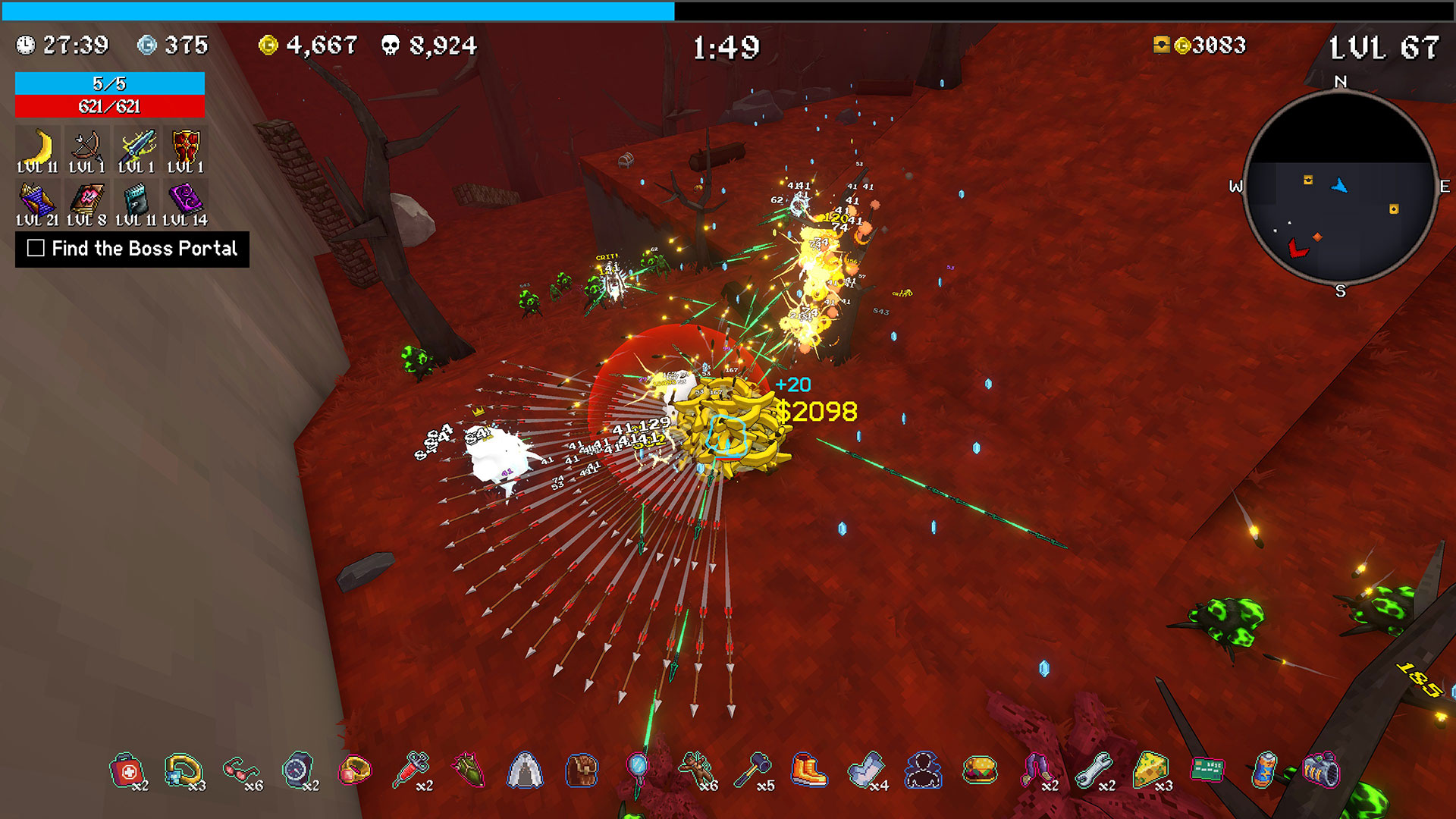
Task: Select the red medkit item
Action: (x=126, y=771)
